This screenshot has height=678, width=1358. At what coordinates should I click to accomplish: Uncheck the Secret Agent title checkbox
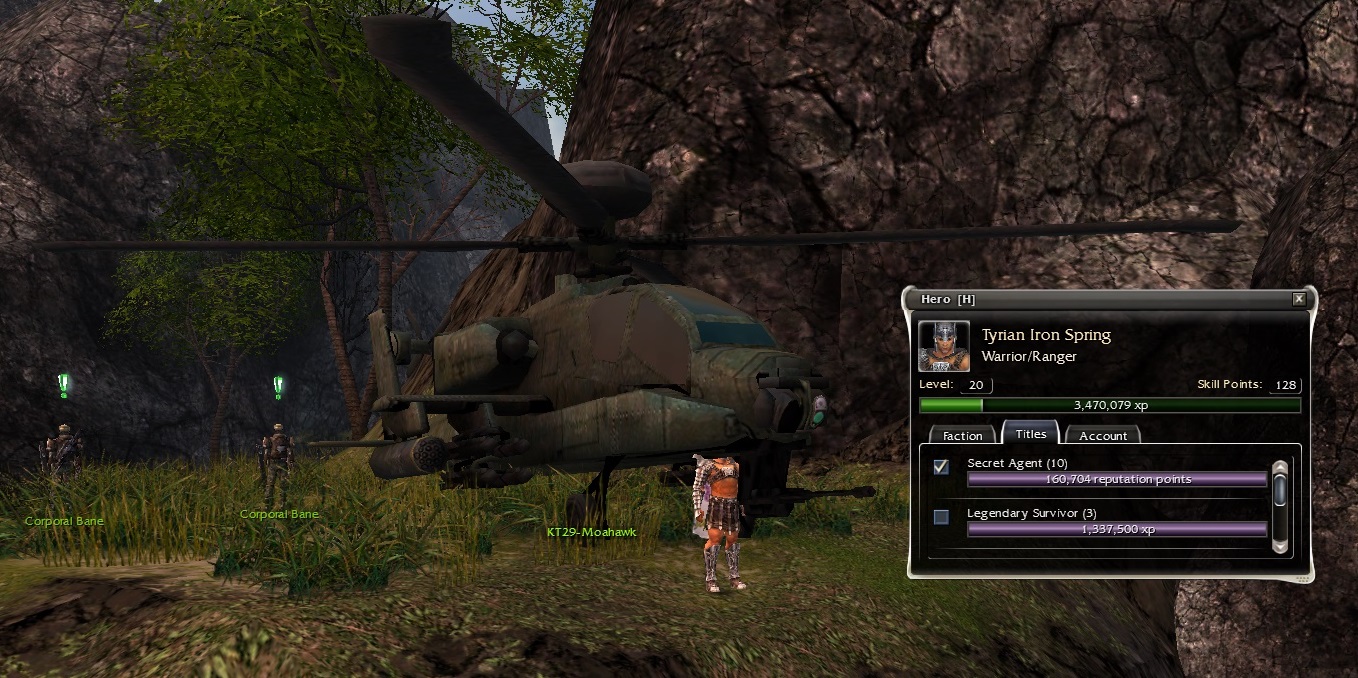click(941, 467)
